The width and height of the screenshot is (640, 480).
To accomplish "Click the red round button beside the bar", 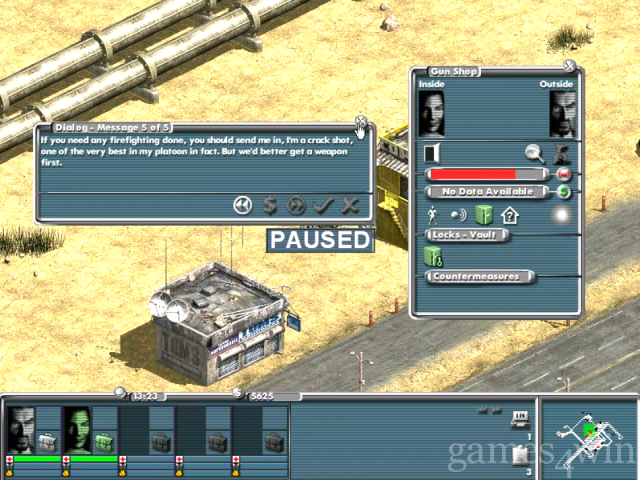I will (564, 174).
